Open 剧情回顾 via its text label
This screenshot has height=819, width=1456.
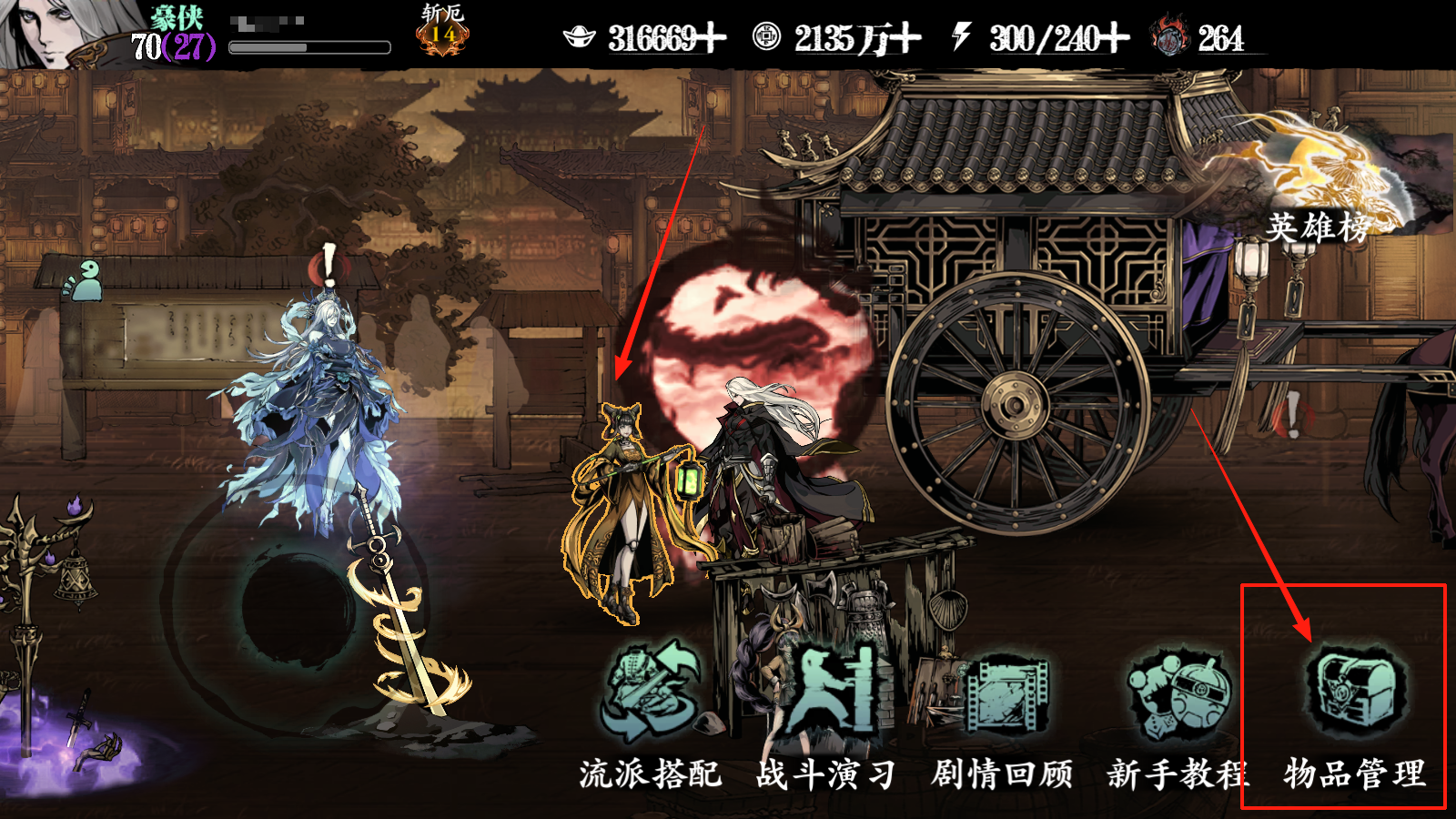tap(1005, 775)
